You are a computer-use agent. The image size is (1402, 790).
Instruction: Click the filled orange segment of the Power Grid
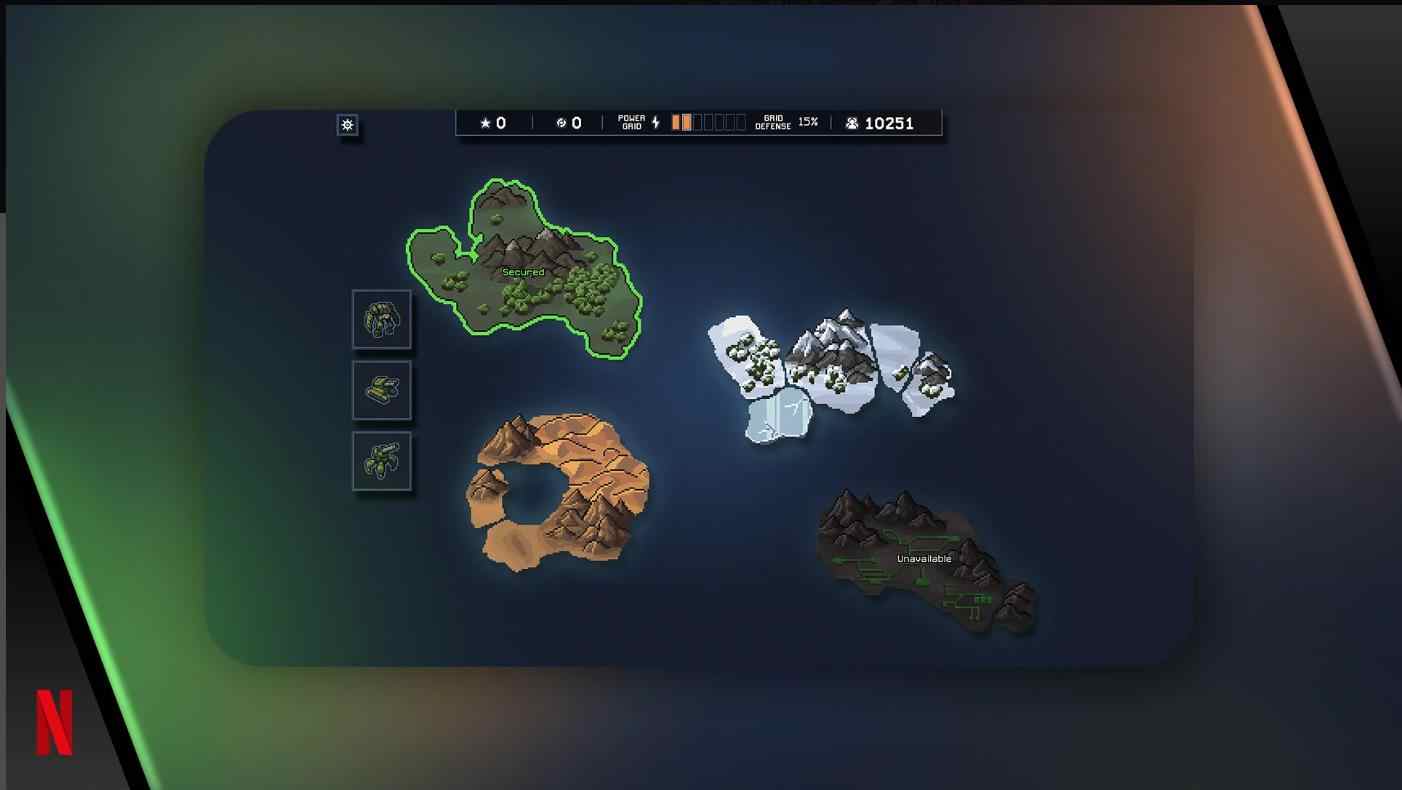684,123
